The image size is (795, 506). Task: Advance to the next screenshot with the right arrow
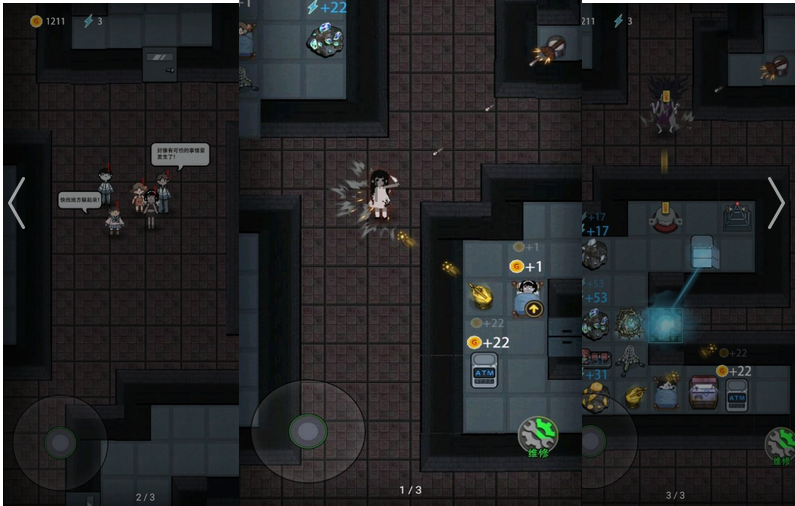click(x=779, y=203)
